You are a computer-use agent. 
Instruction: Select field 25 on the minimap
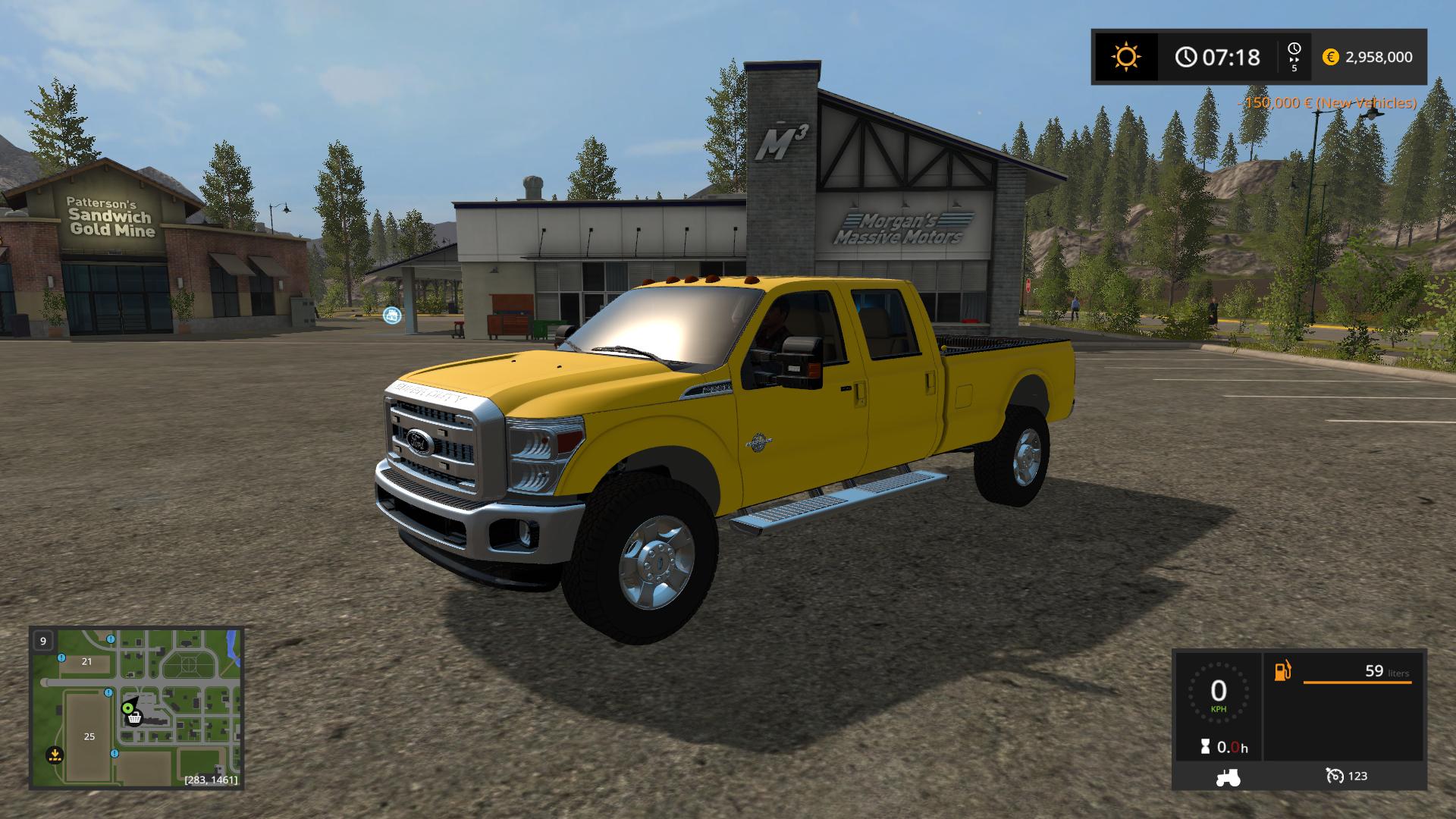point(89,736)
